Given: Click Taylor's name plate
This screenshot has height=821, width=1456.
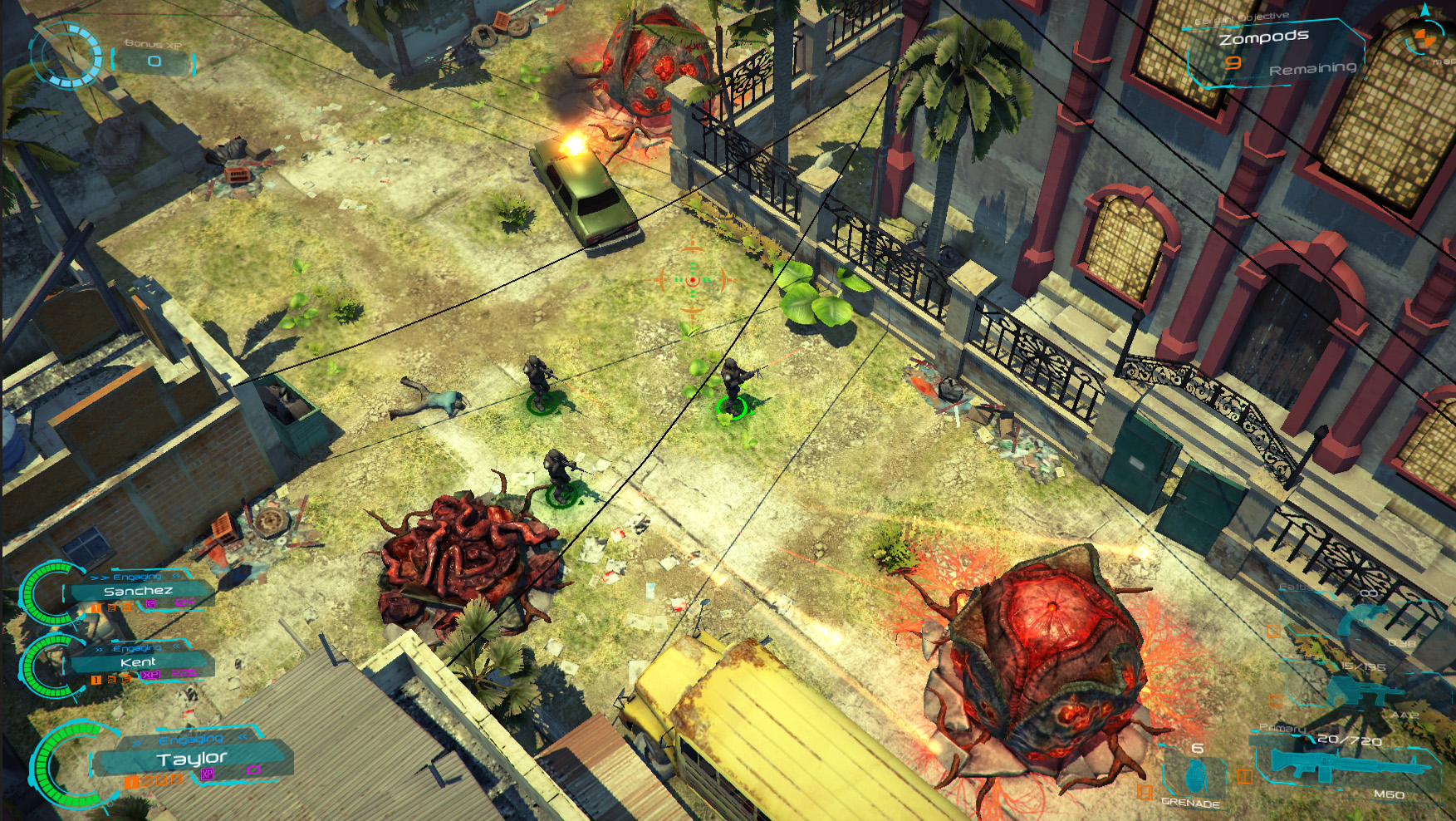Looking at the screenshot, I should pyautogui.click(x=193, y=759).
